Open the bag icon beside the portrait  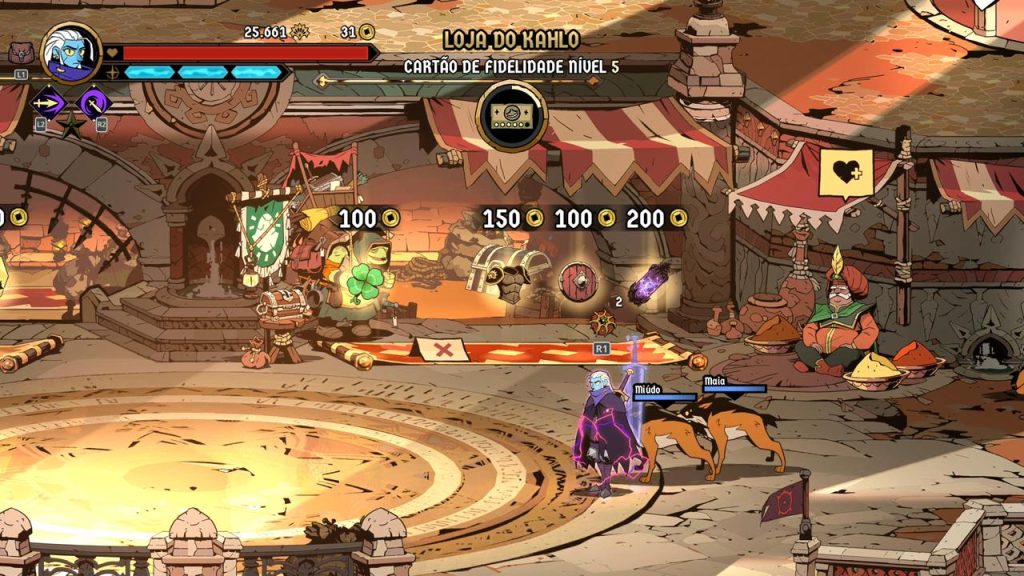(19, 53)
